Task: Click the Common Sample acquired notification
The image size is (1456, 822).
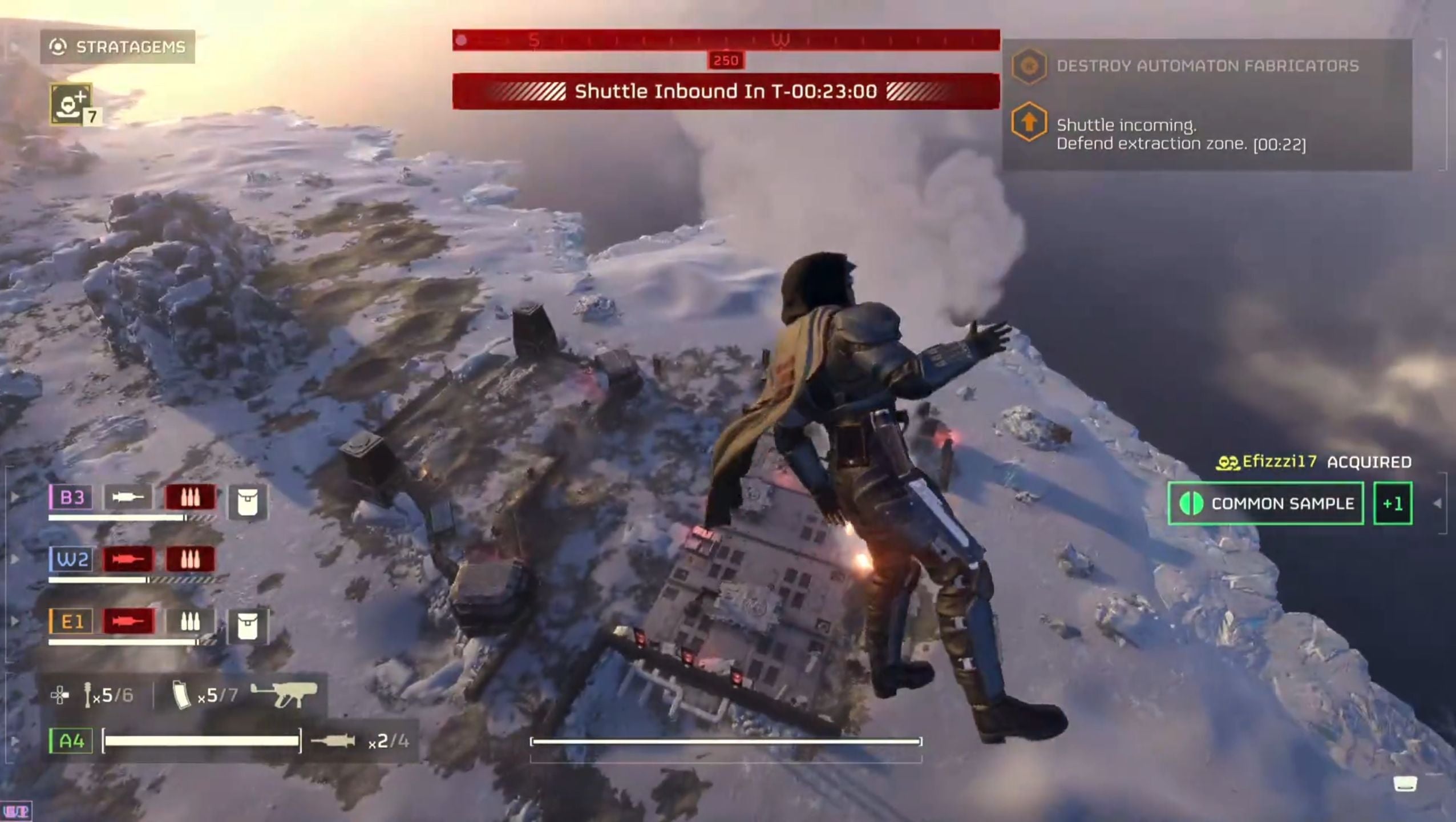Action: click(1265, 503)
